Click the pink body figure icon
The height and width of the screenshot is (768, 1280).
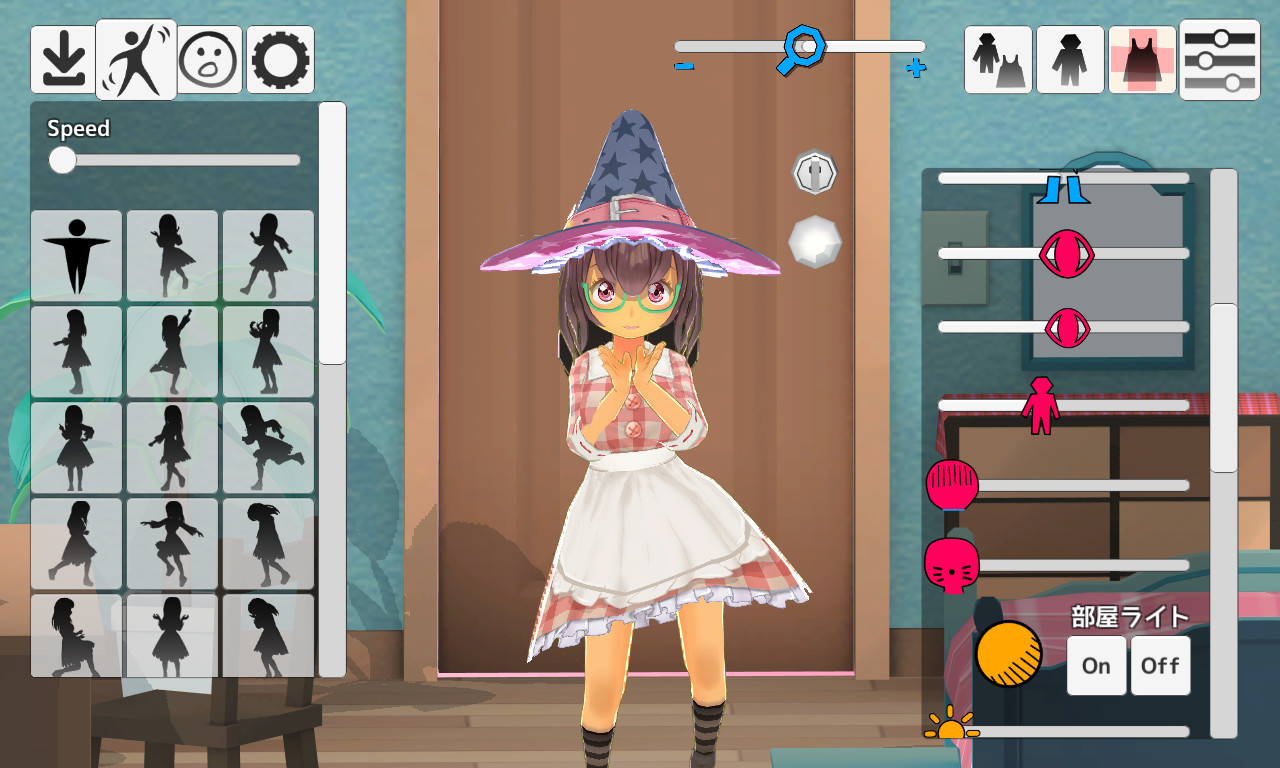click(x=1043, y=405)
